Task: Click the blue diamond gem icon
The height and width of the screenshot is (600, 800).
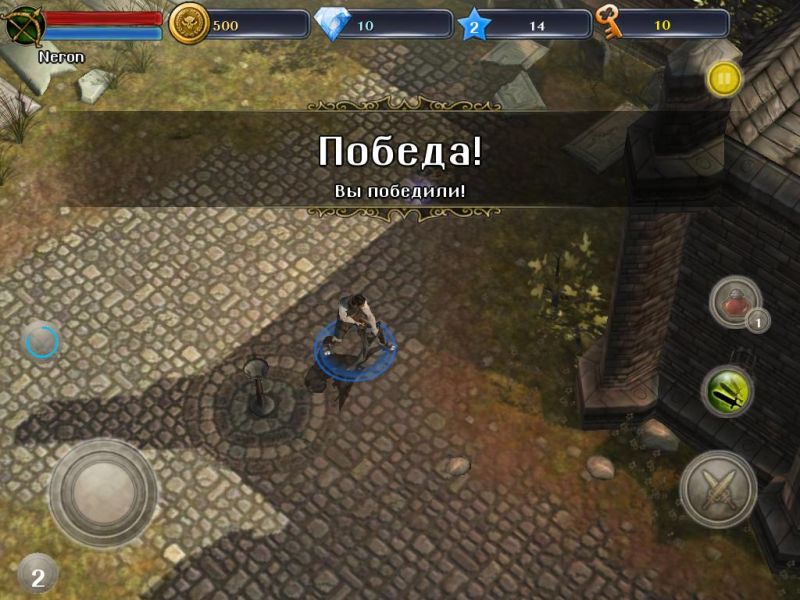Action: (331, 24)
